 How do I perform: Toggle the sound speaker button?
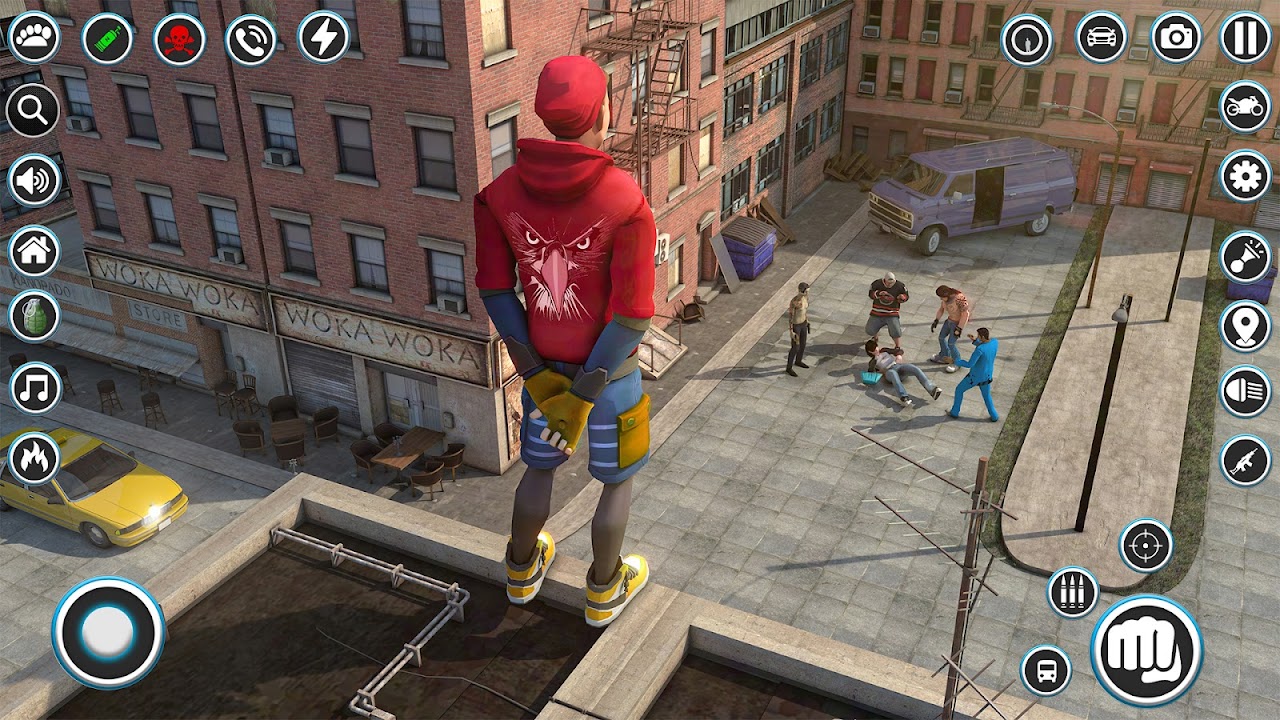(34, 181)
